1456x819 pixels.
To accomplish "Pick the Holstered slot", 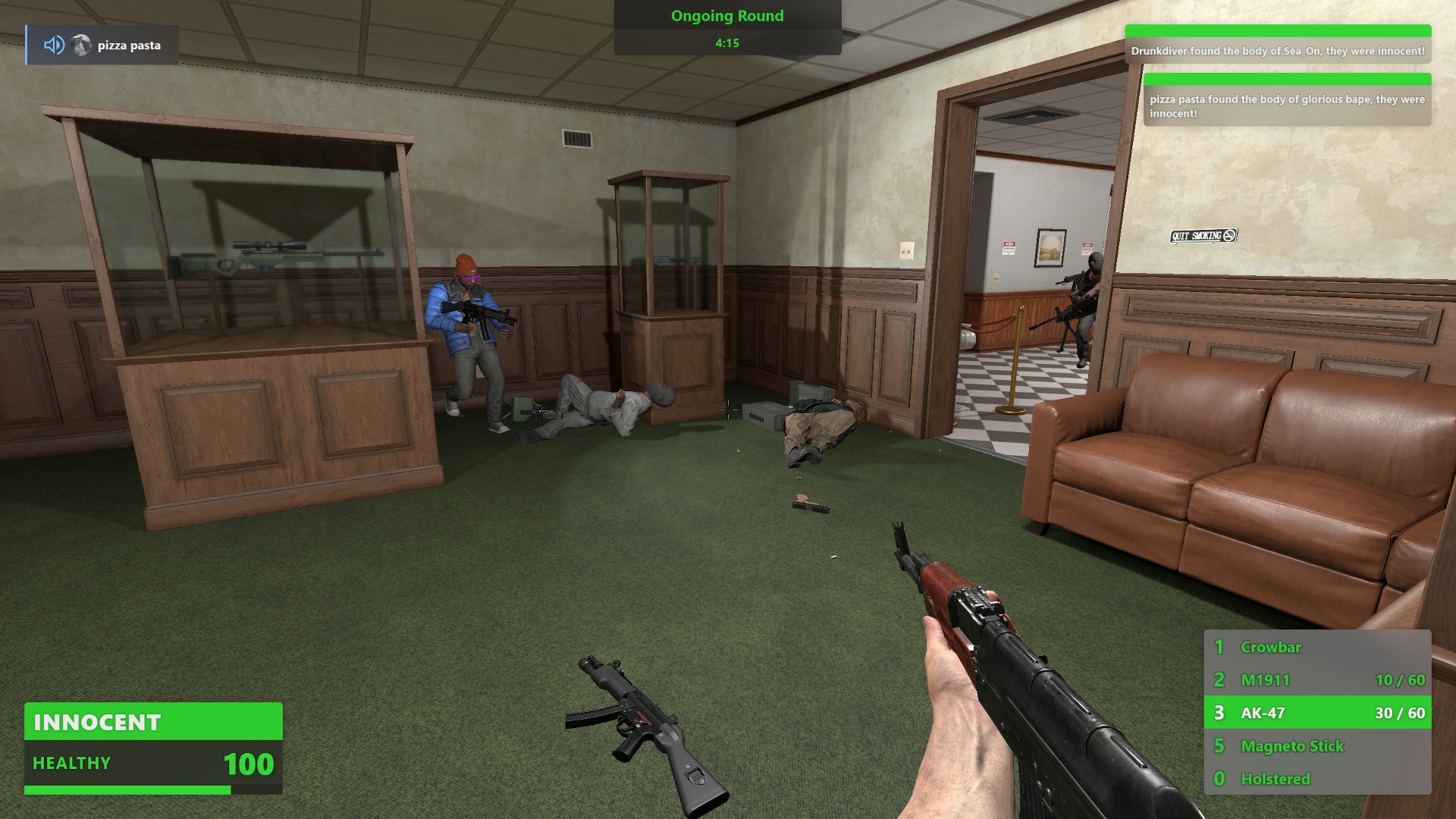I will pyautogui.click(x=1316, y=779).
